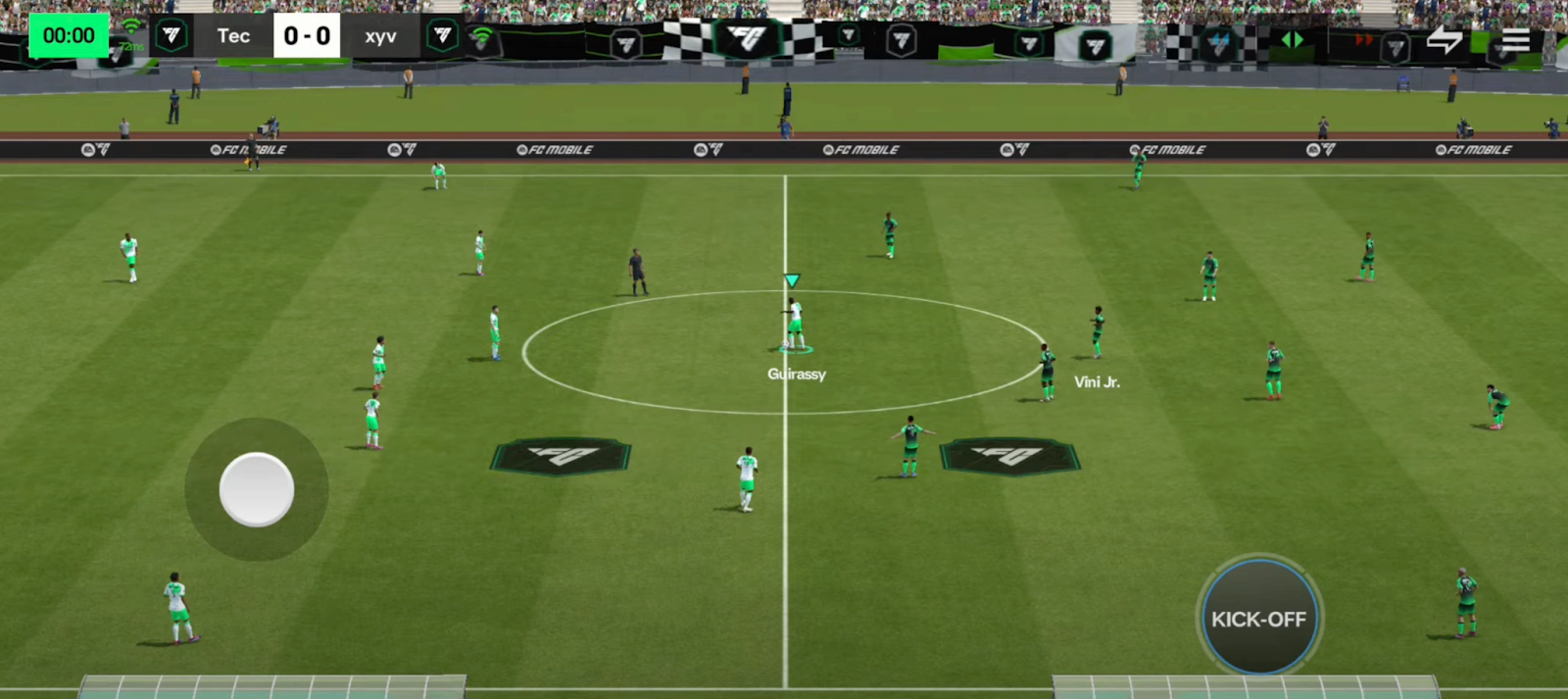Open the pause menu hamburger icon
1568x699 pixels.
(1515, 40)
